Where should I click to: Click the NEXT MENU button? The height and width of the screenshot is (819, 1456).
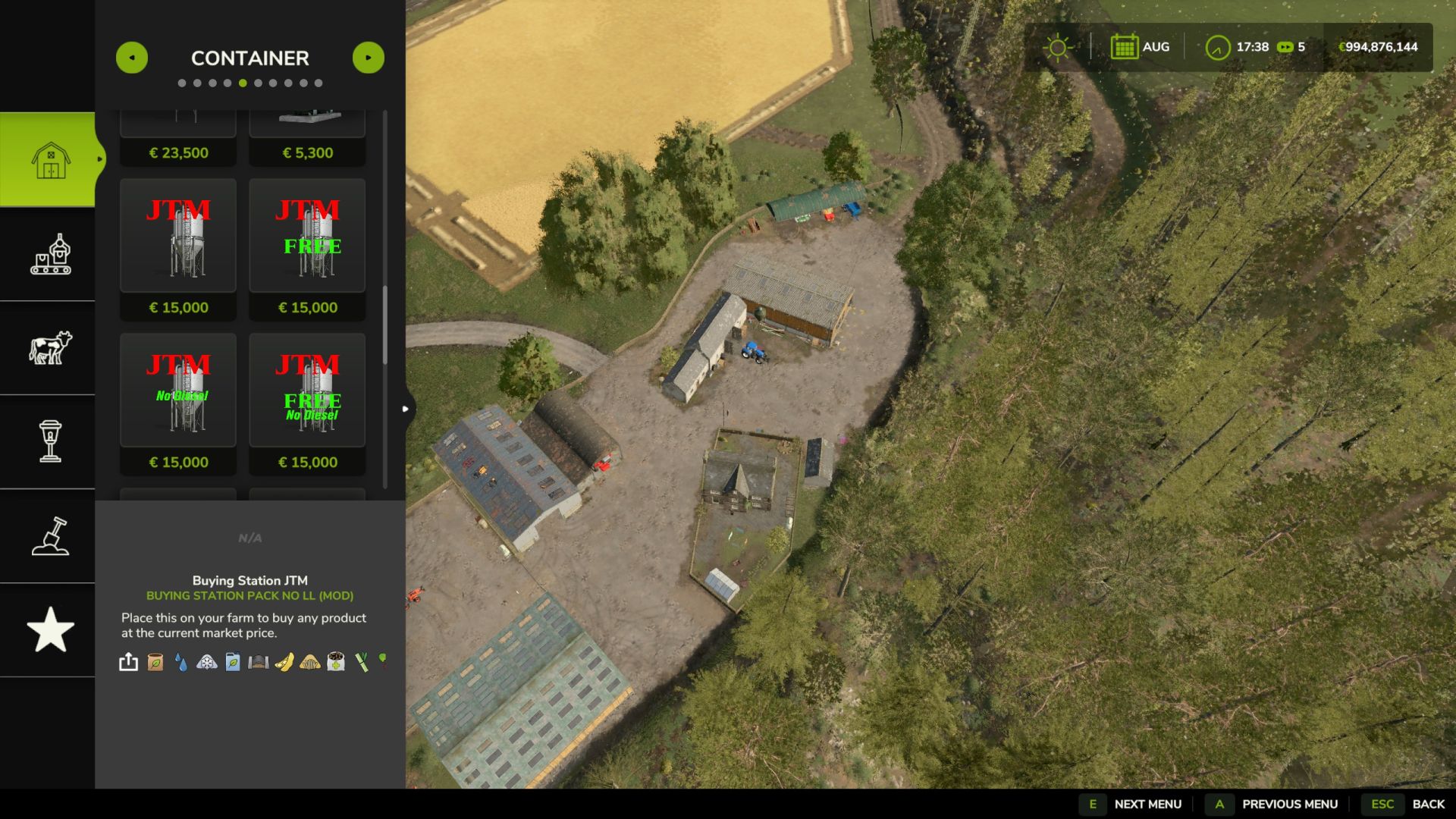tap(1134, 804)
